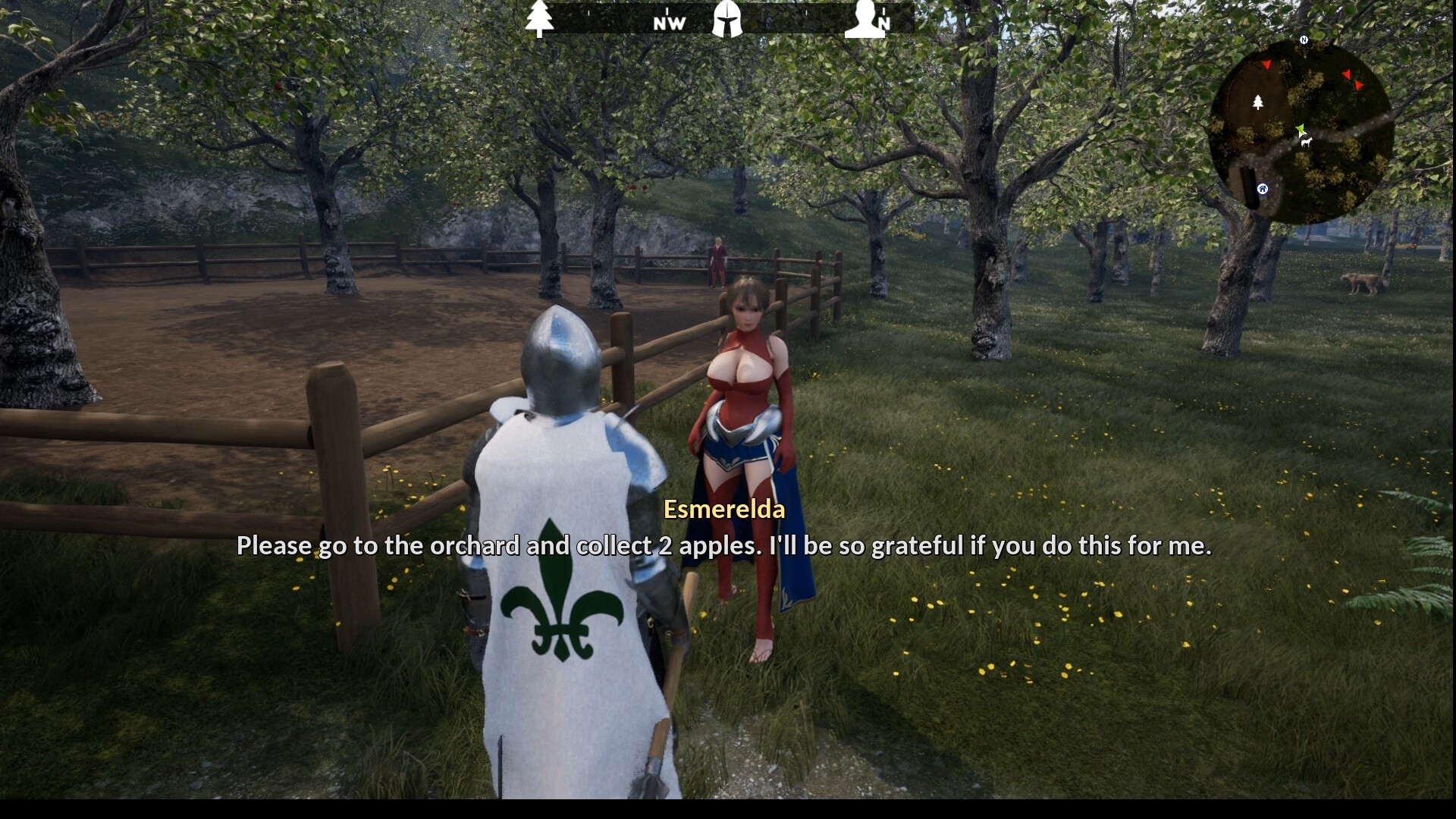This screenshot has width=1456, height=819.
Task: Click the tick mark left of NW on compass
Action: point(588,12)
